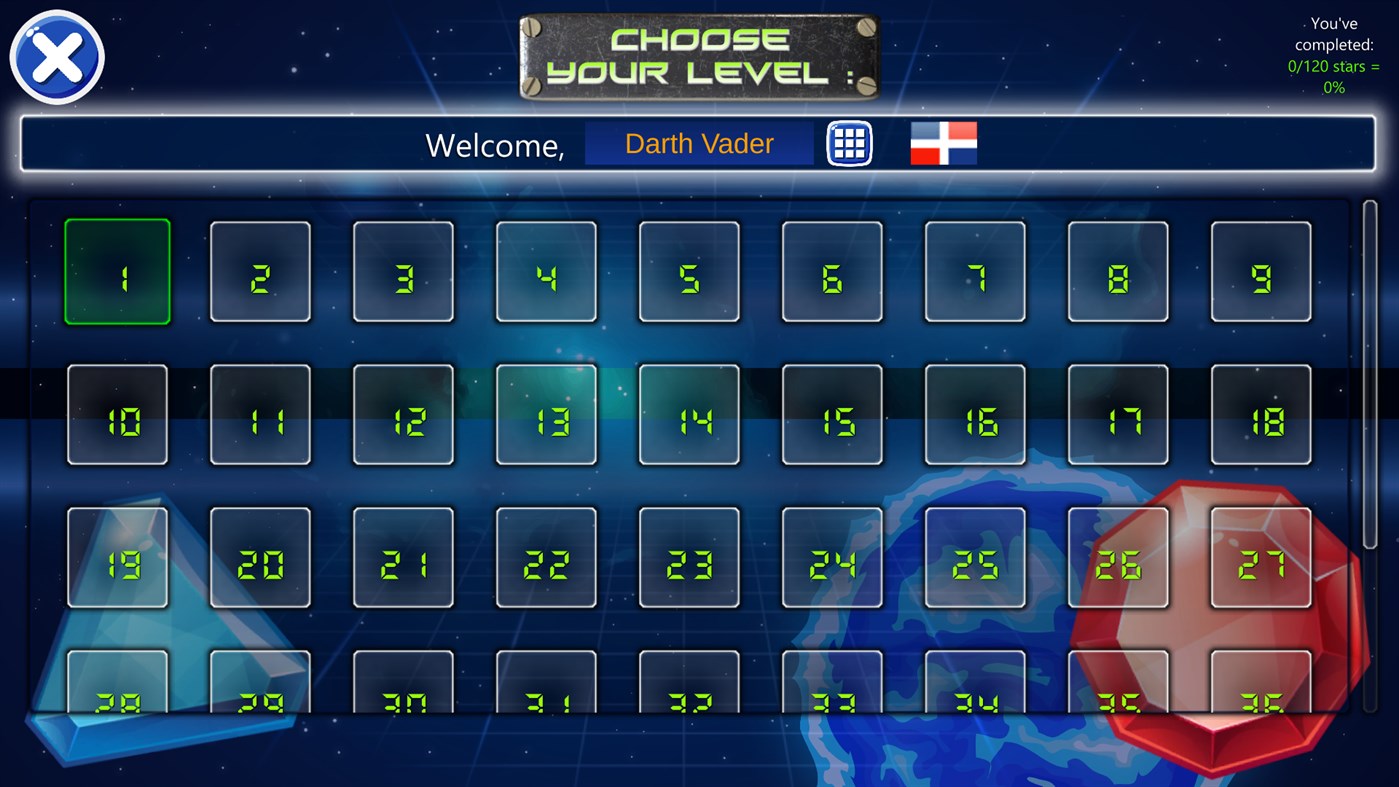This screenshot has height=787, width=1399.
Task: Open level 13
Action: [545, 414]
